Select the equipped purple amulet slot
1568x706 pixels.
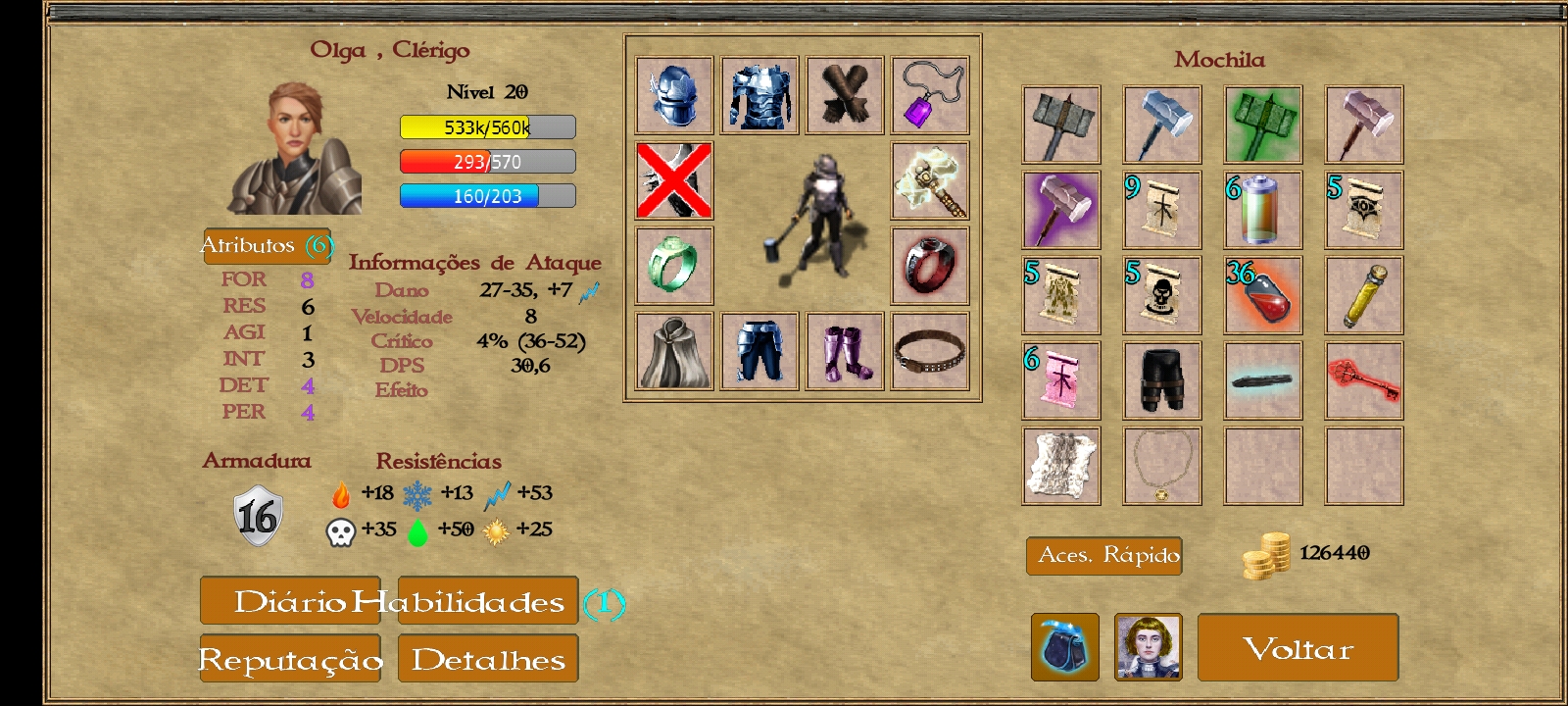[930, 95]
